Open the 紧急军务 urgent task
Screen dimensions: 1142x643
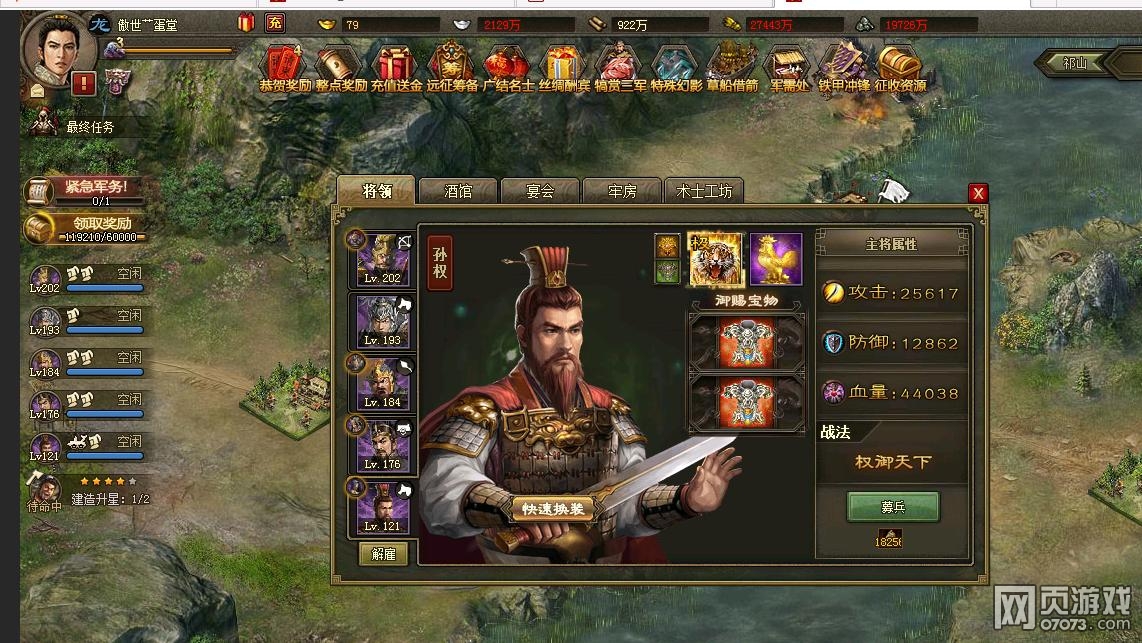pyautogui.click(x=87, y=189)
